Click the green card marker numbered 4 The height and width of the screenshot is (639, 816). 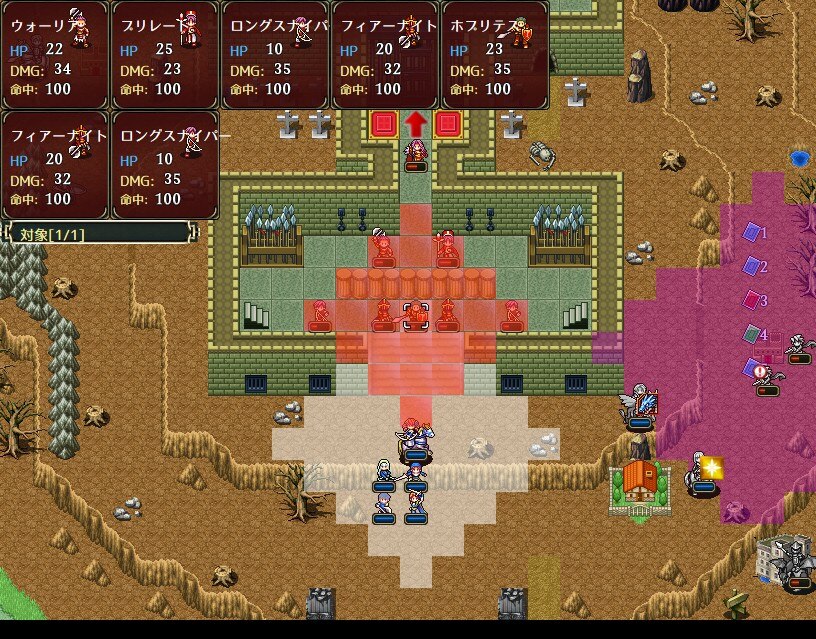click(x=751, y=335)
